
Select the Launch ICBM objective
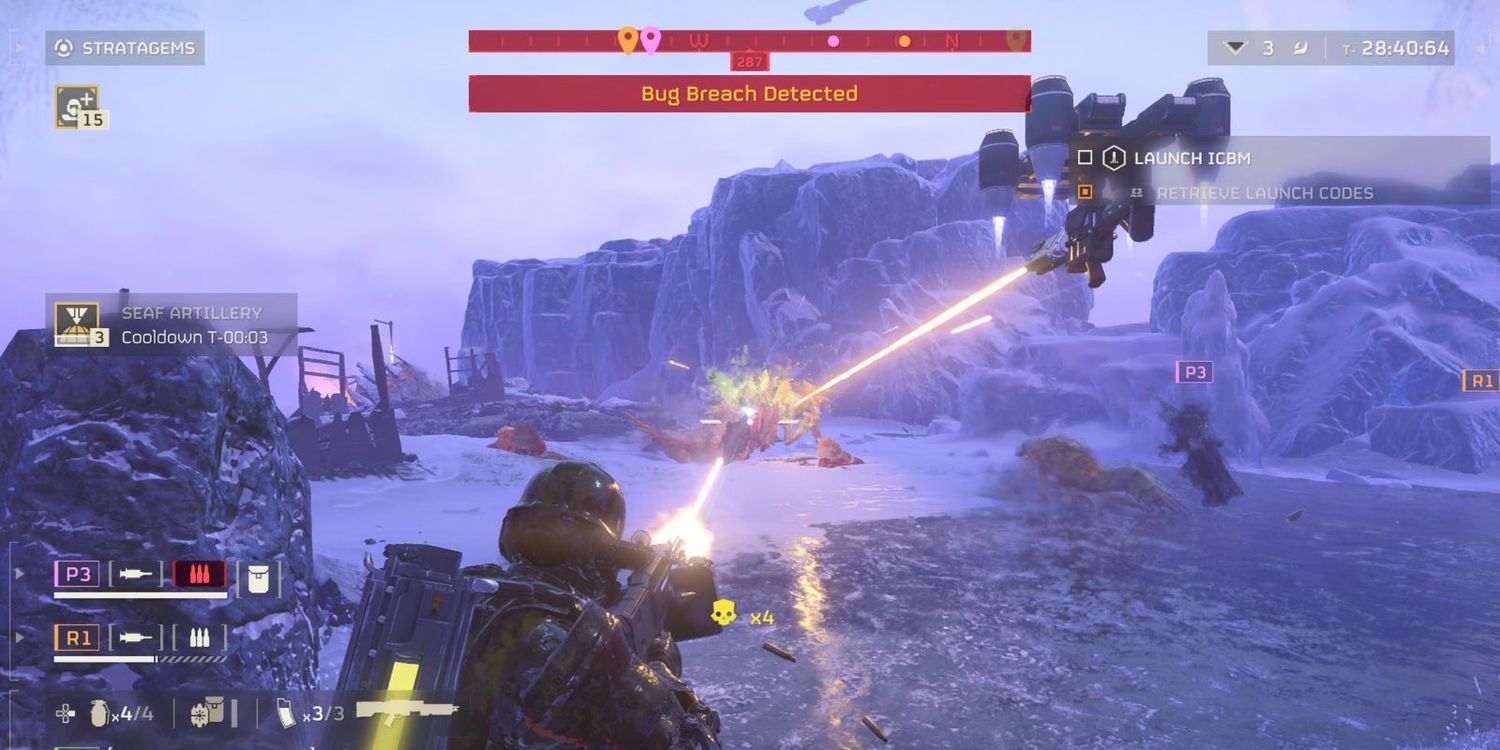[1190, 158]
